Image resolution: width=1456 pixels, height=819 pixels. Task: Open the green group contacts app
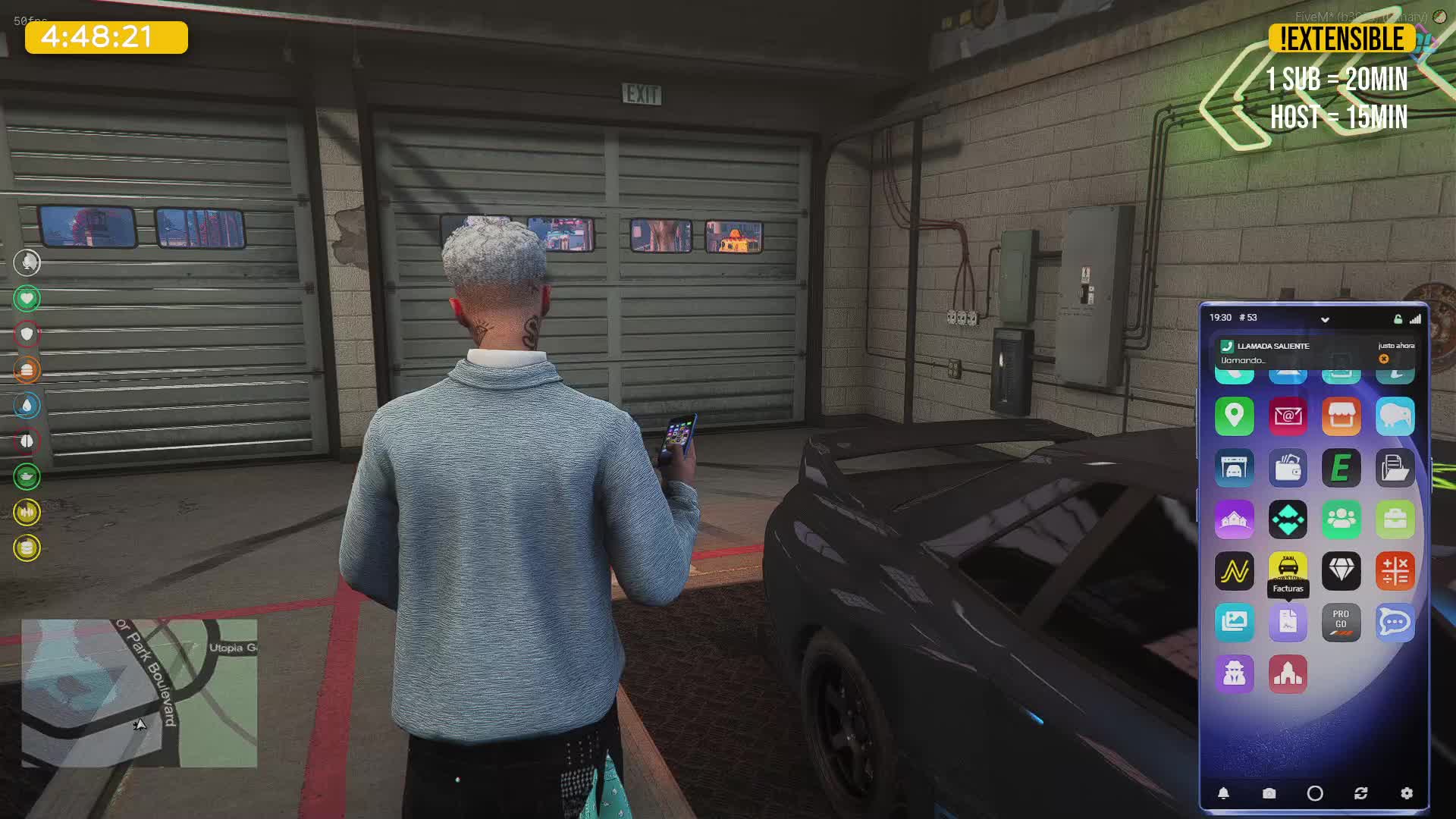[1341, 519]
